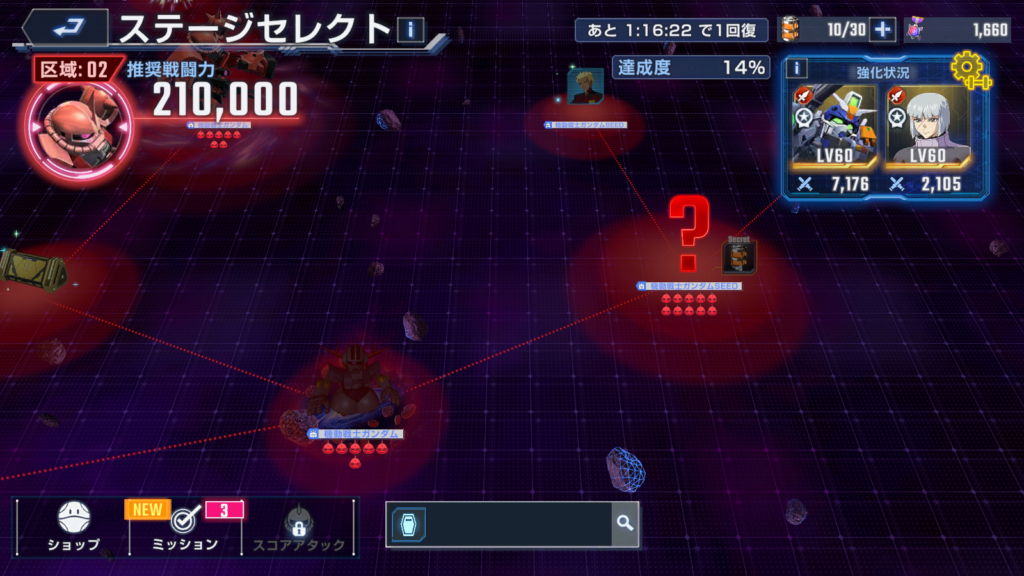Open the locked スコアアタック mode
Screen dimensions: 1024x576
[x=297, y=528]
